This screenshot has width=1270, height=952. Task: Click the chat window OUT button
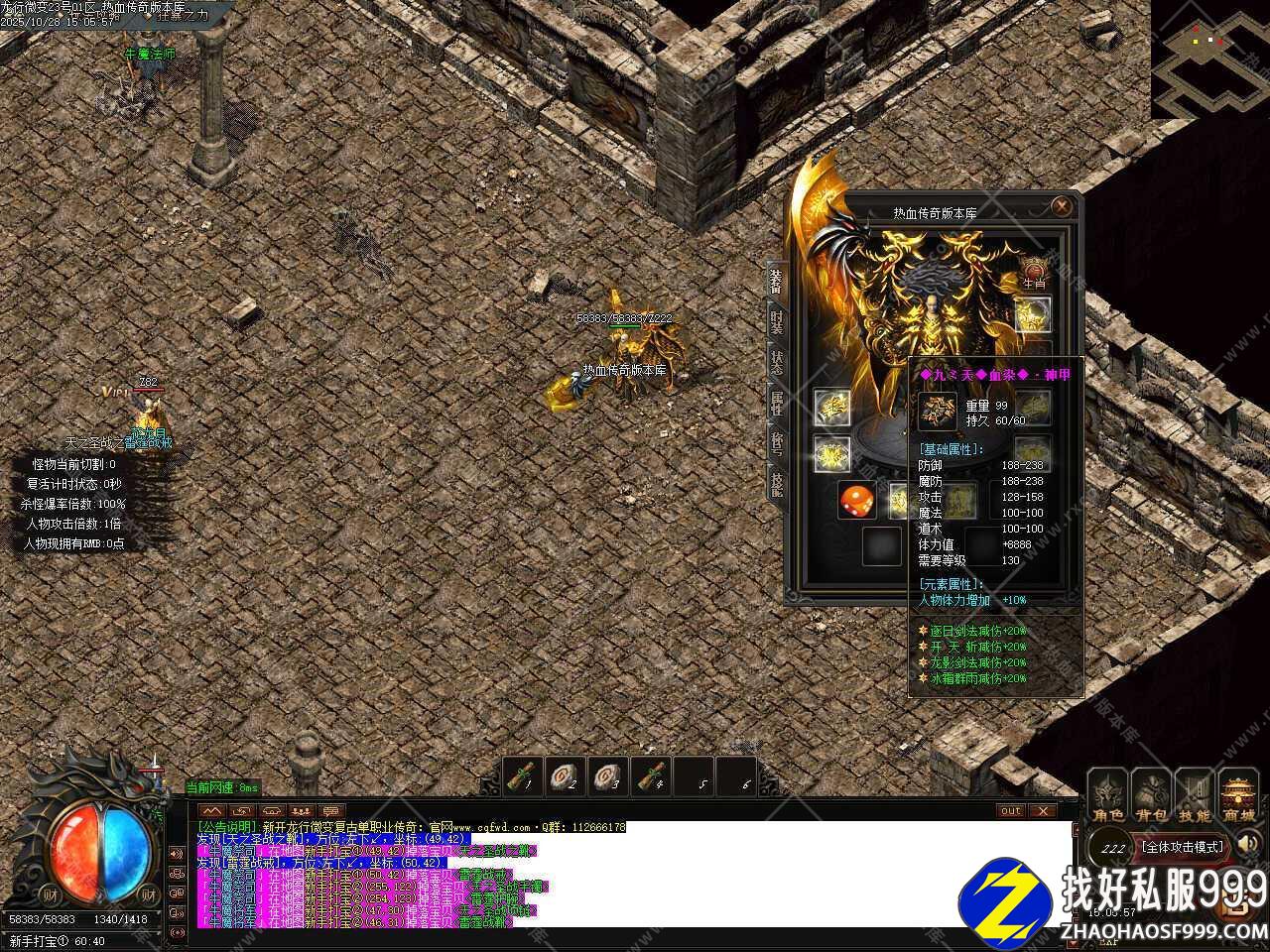pyautogui.click(x=1011, y=811)
